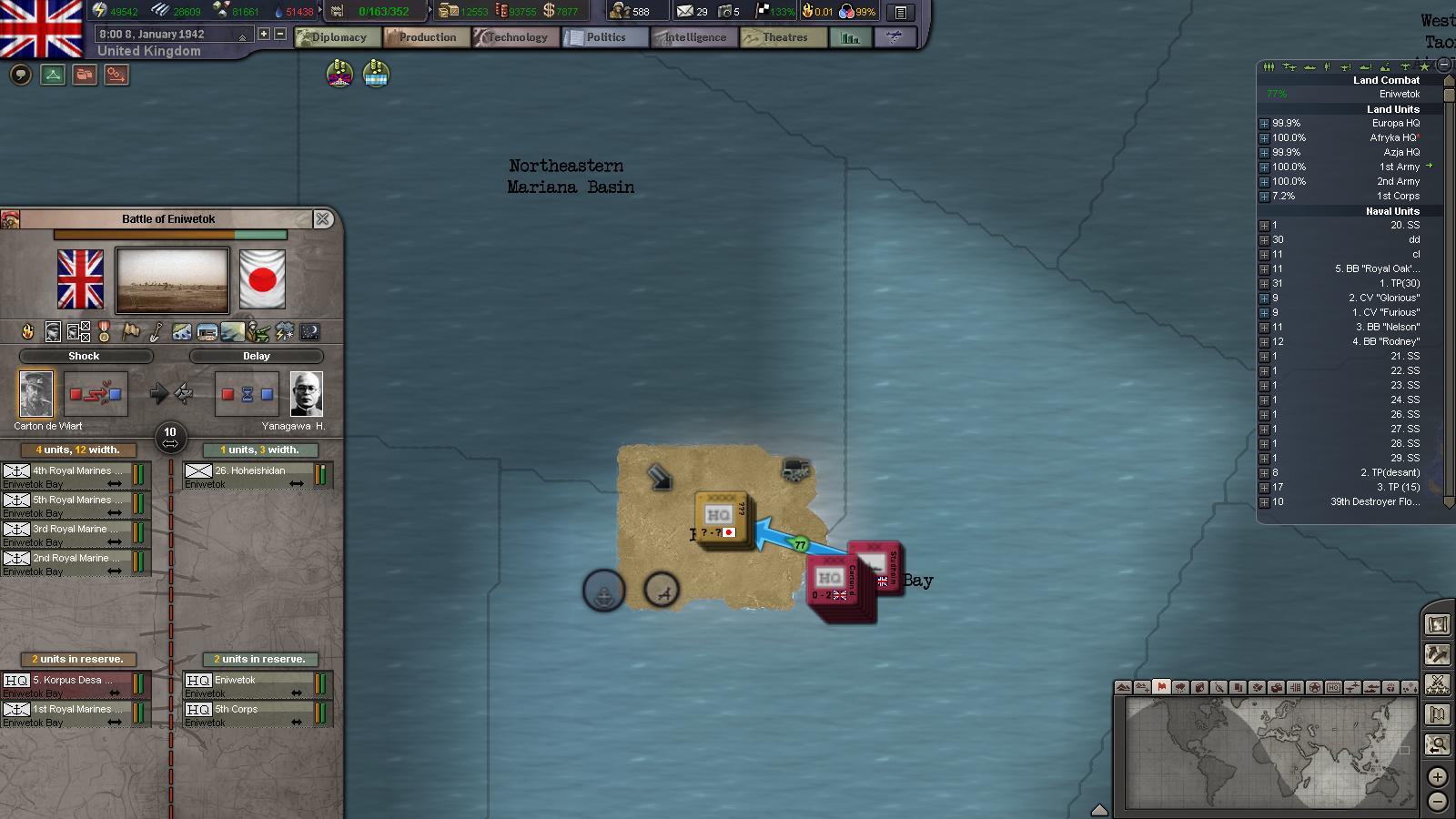The height and width of the screenshot is (819, 1456).
Task: Open the Diplomacy screen
Action: pyautogui.click(x=337, y=37)
